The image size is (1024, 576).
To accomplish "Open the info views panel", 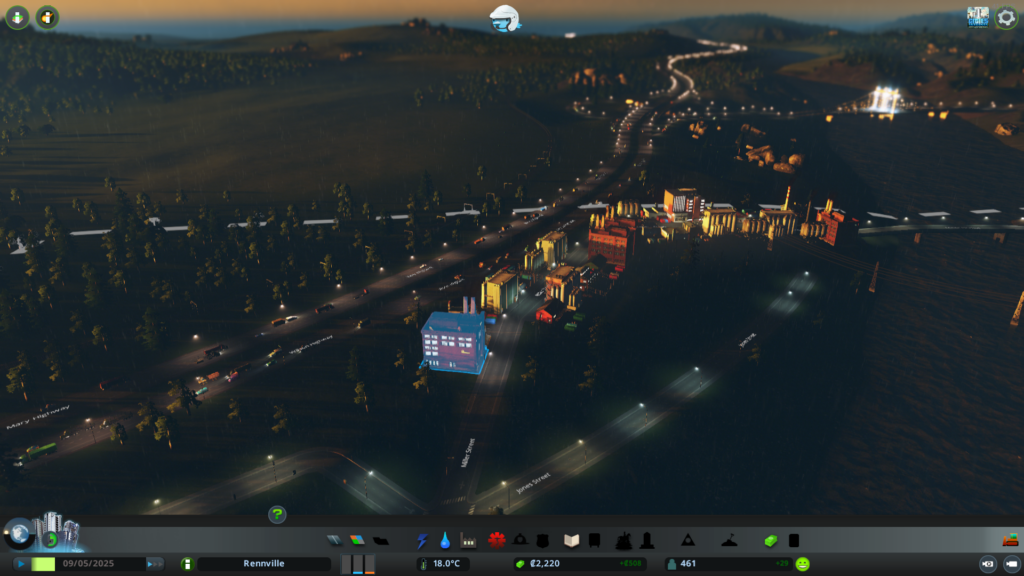I will 18,17.
